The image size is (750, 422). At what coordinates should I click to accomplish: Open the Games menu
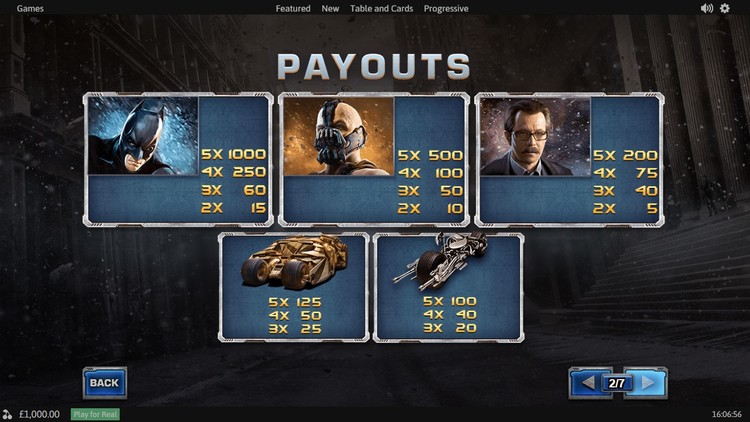[x=30, y=8]
